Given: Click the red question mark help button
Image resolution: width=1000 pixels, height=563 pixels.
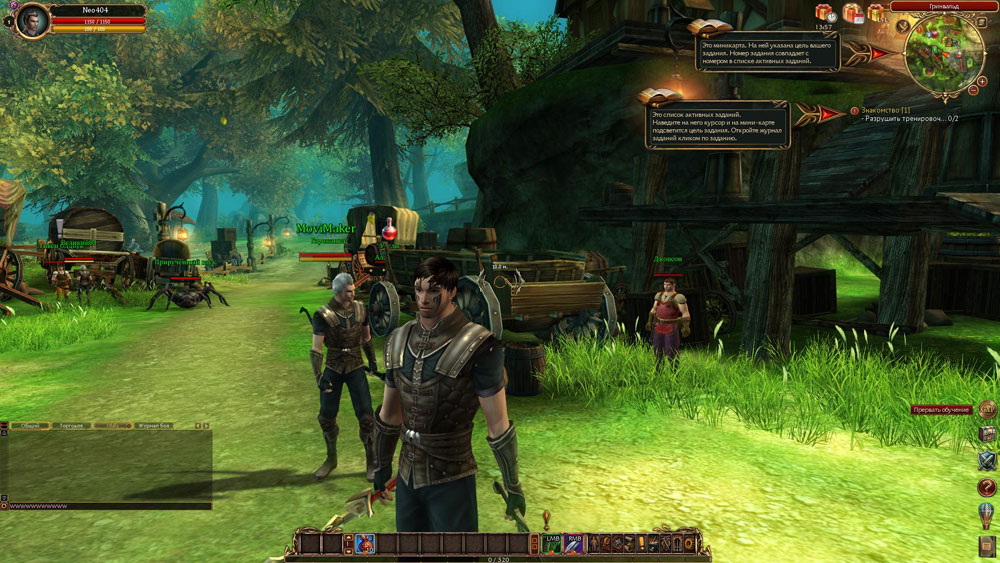Looking at the screenshot, I should tap(986, 487).
